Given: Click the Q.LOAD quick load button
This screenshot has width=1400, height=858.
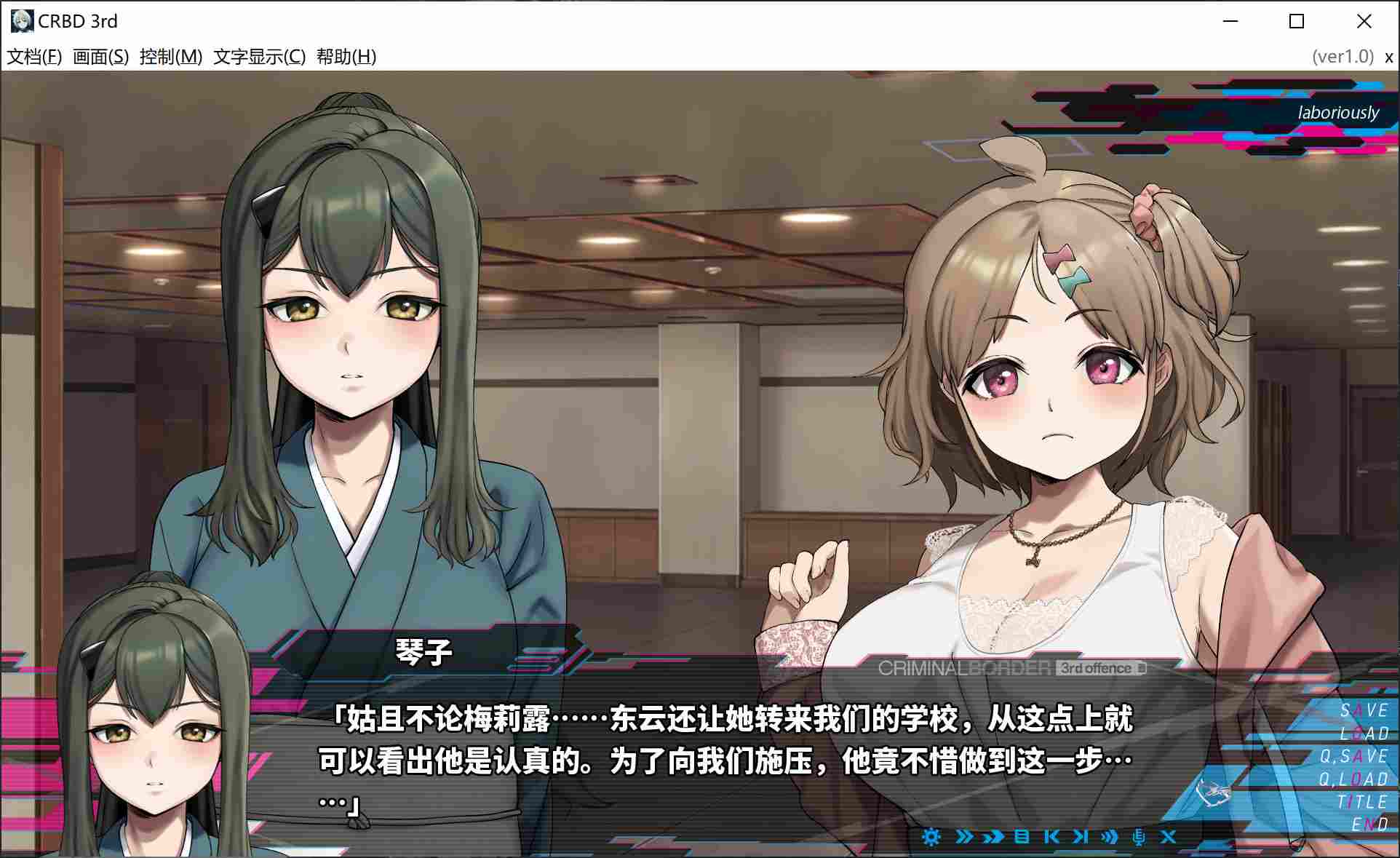Looking at the screenshot, I should coord(1355,777).
